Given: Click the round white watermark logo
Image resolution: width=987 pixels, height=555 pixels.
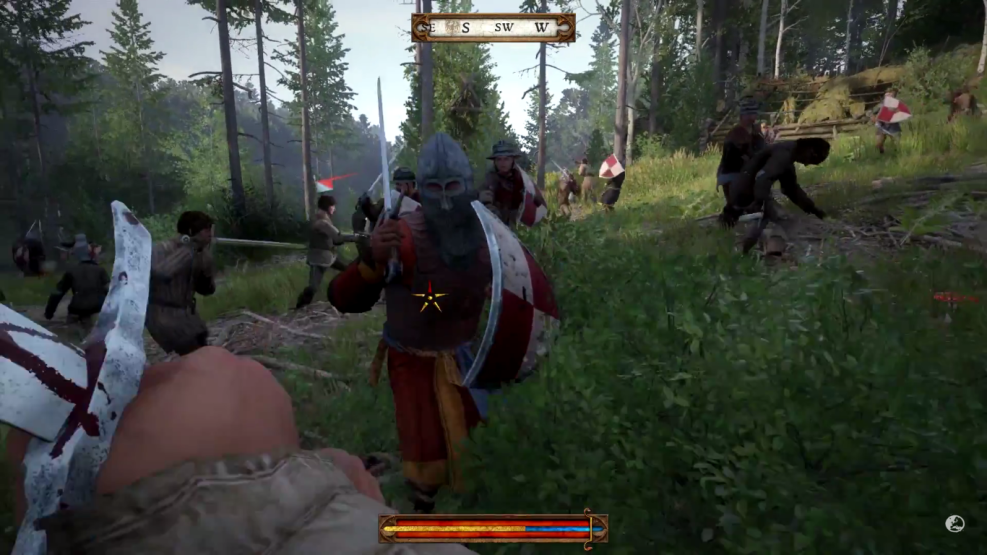Looking at the screenshot, I should pos(954,523).
